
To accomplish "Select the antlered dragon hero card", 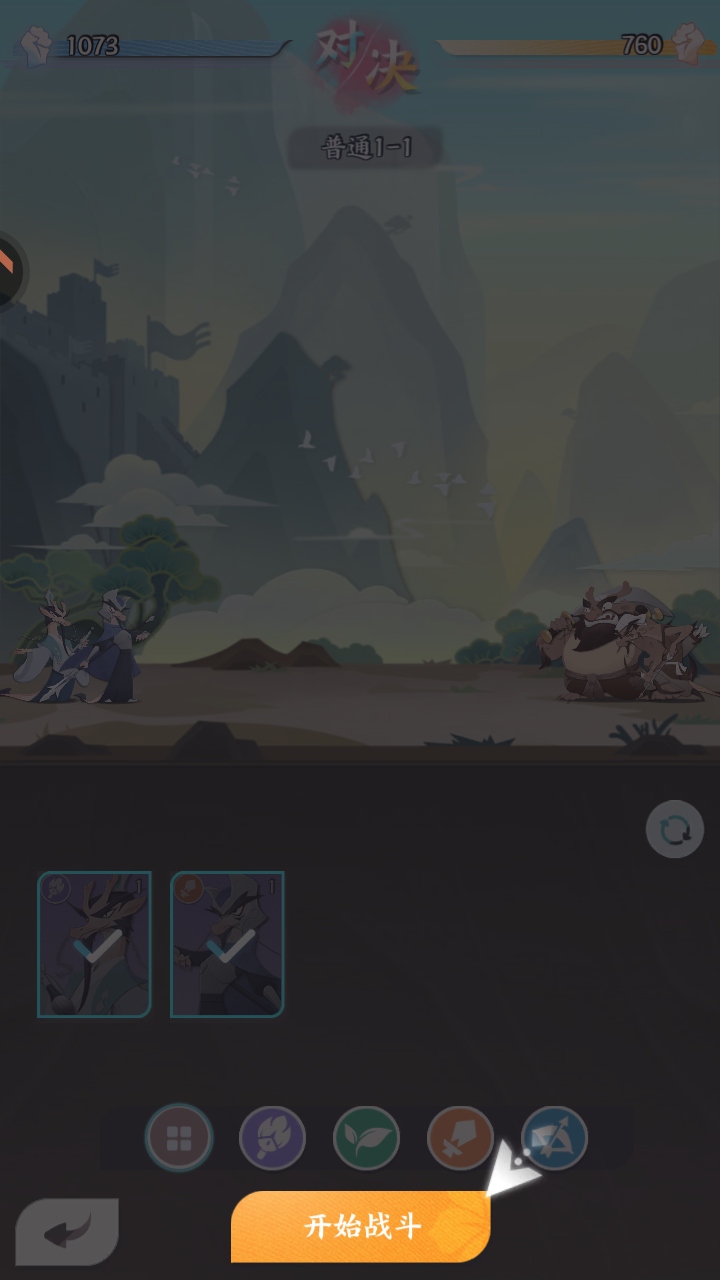I will click(94, 944).
